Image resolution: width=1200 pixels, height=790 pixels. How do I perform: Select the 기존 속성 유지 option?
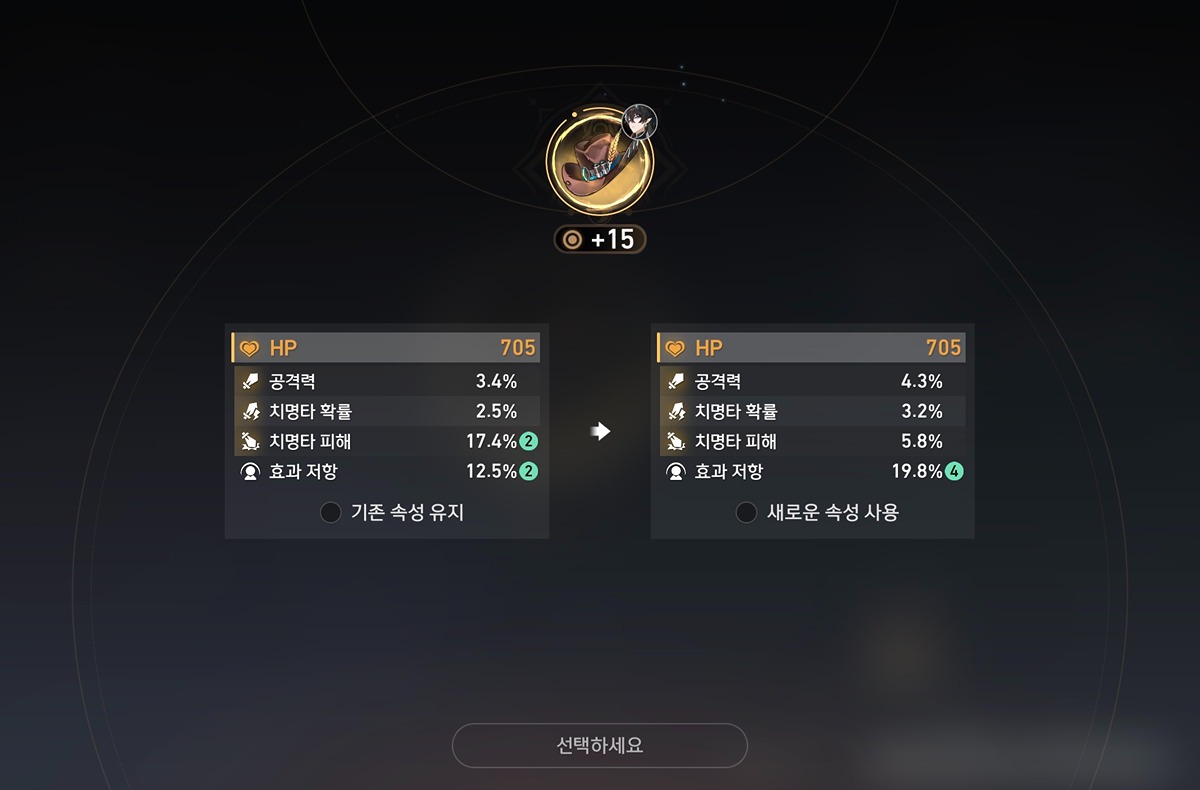(331, 513)
